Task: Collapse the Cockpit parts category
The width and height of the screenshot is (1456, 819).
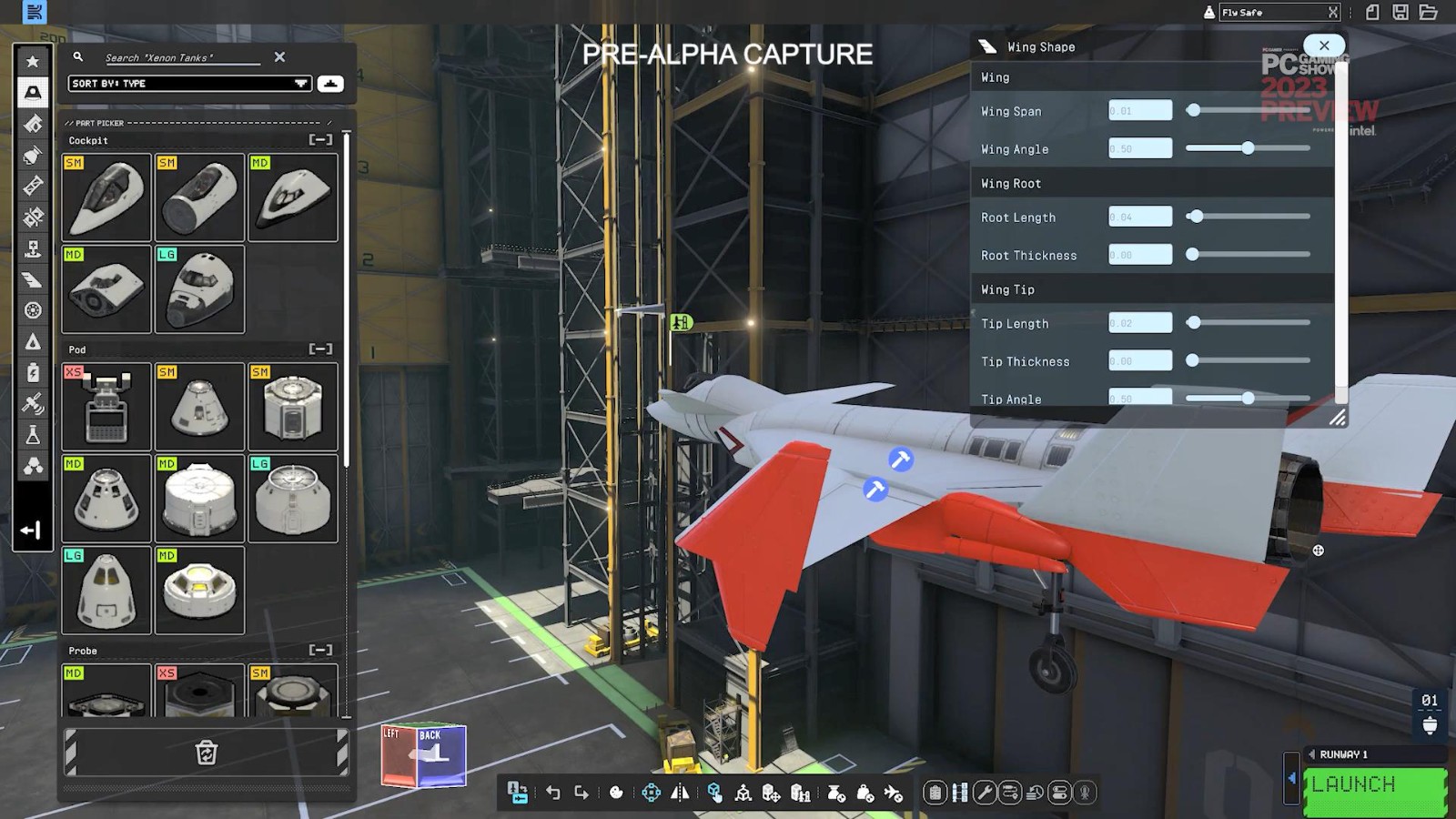Action: [x=320, y=140]
